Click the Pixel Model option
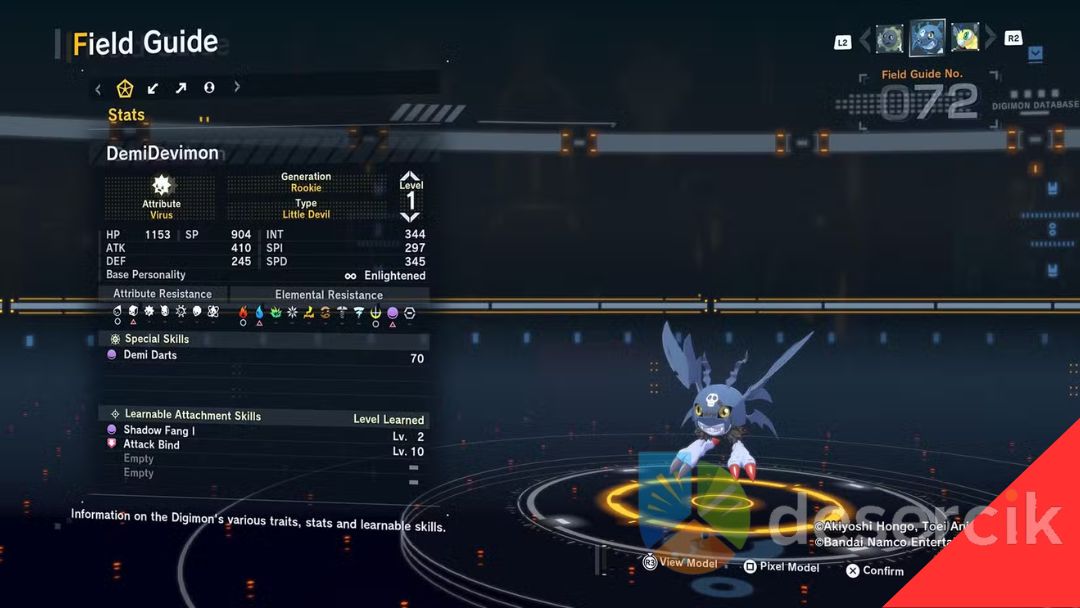The height and width of the screenshot is (608, 1080). point(786,567)
